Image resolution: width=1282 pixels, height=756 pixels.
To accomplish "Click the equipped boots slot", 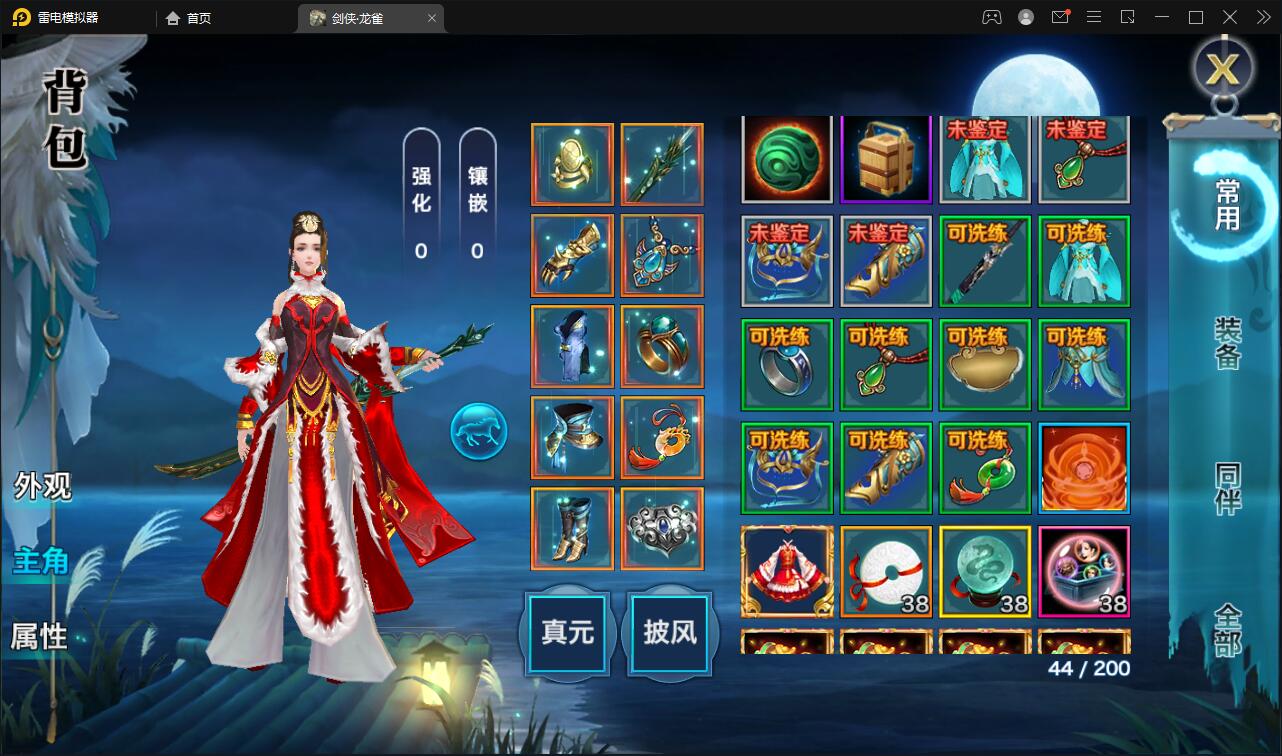I will [x=572, y=527].
